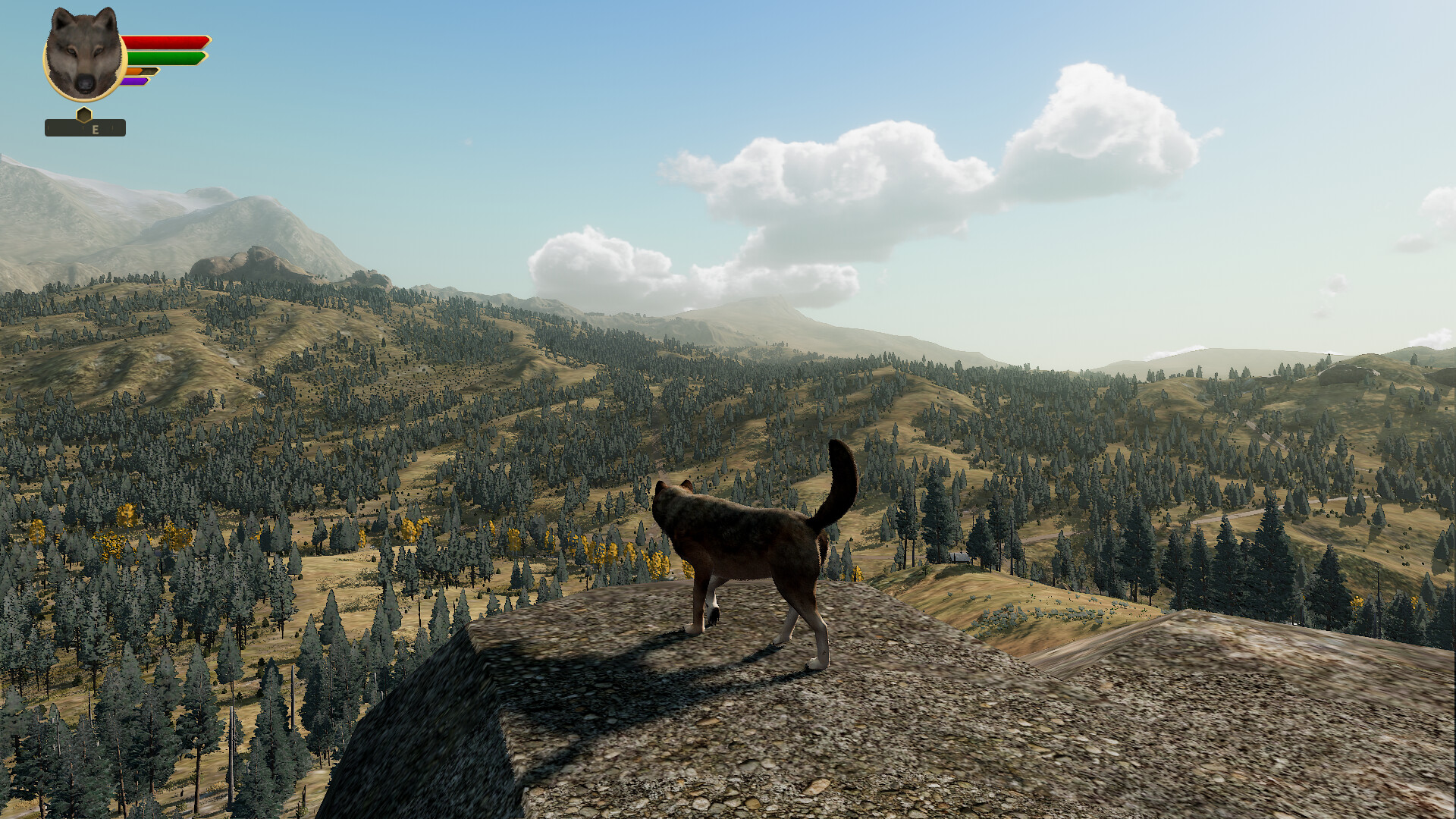Click the tick mark left of E
The image size is (1456, 819).
[84, 127]
